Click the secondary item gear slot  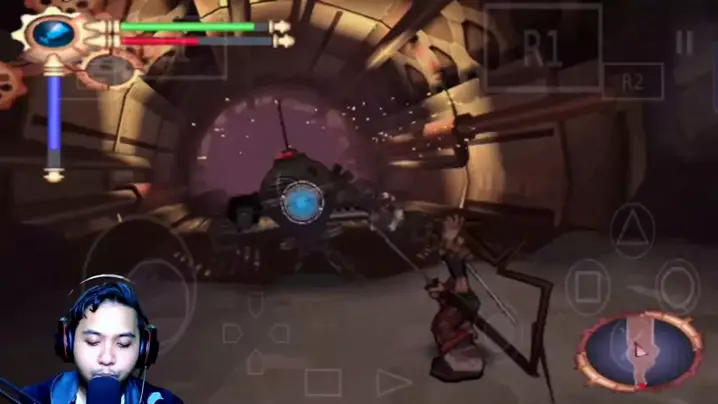111,68
